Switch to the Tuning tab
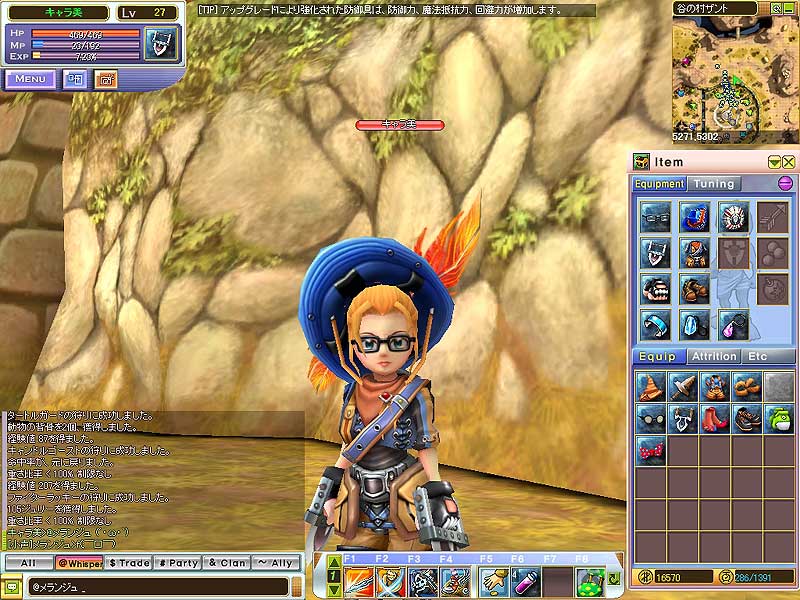The width and height of the screenshot is (800, 600). (714, 184)
